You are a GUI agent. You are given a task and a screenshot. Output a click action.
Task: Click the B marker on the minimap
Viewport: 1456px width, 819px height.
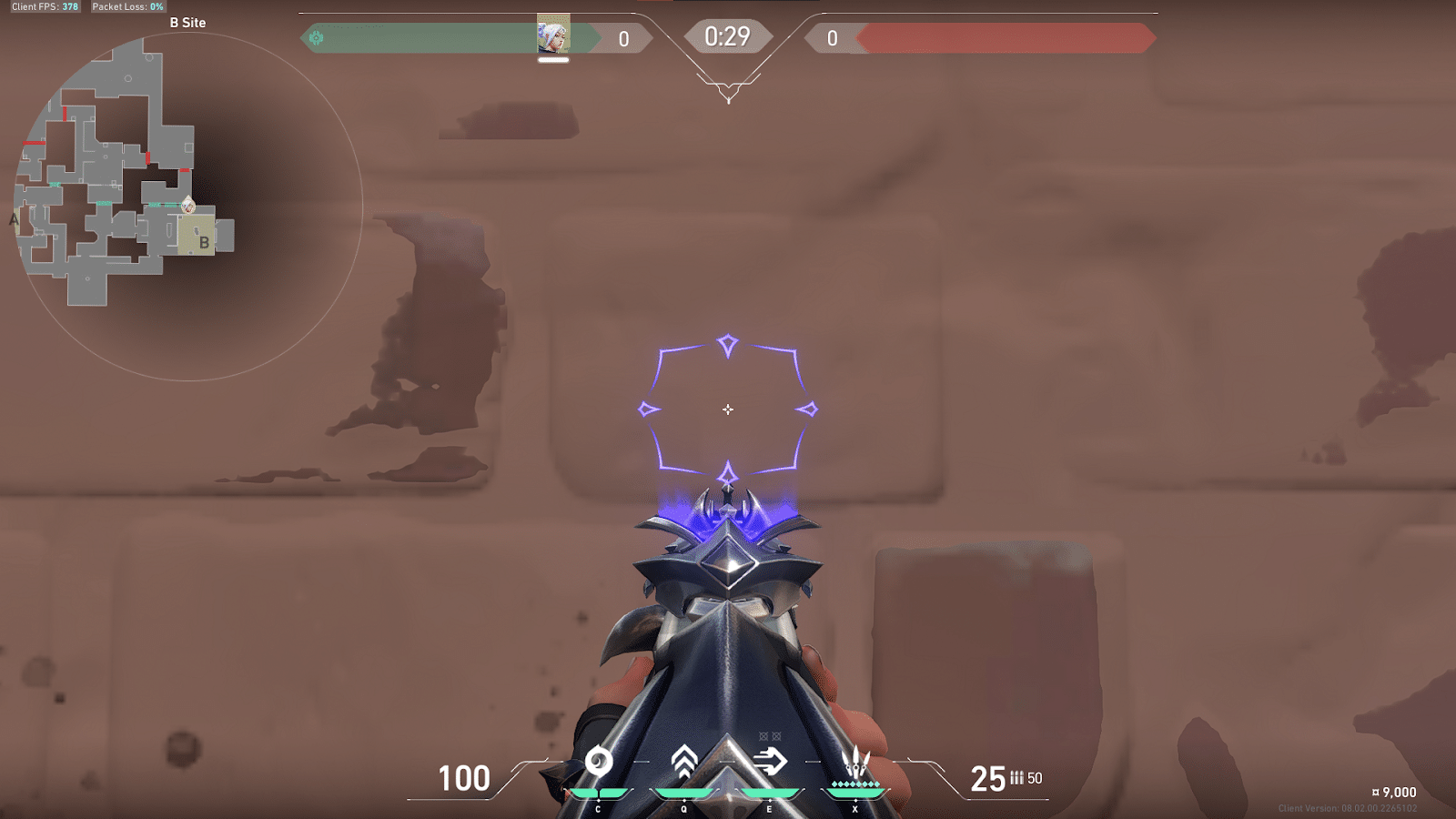204,244
